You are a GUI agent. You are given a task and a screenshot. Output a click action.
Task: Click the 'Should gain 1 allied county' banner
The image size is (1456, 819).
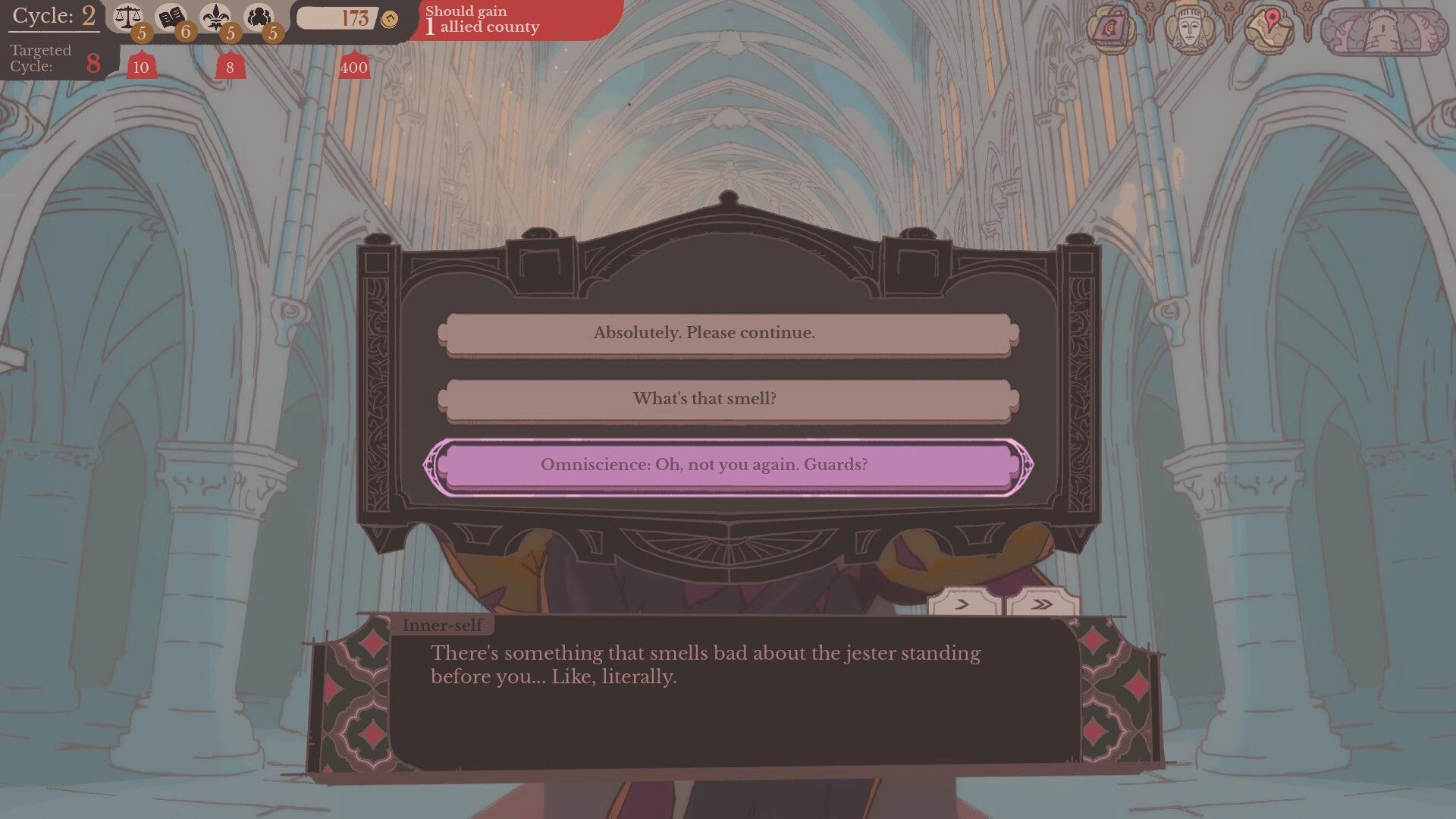tap(483, 19)
